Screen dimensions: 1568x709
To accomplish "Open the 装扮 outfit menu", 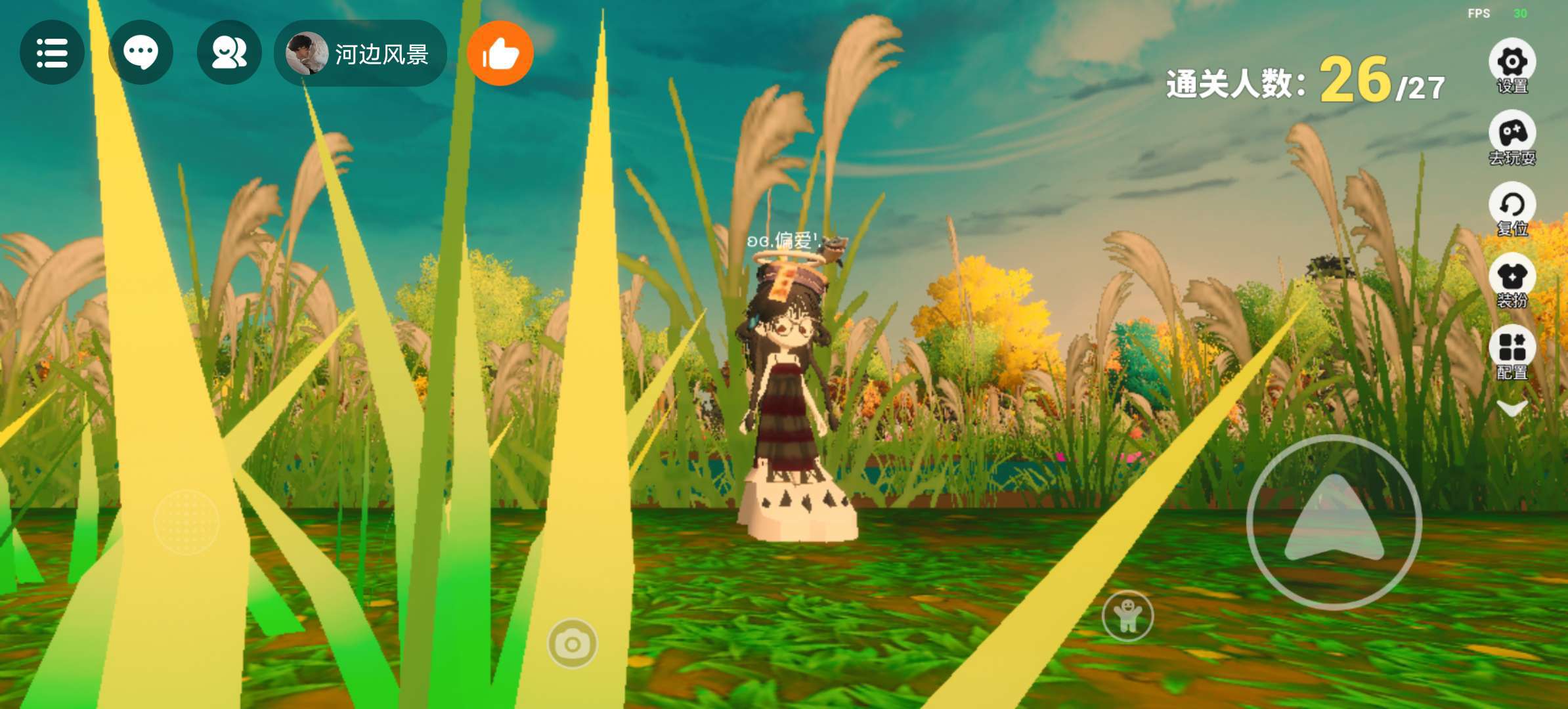I will pyautogui.click(x=1512, y=280).
